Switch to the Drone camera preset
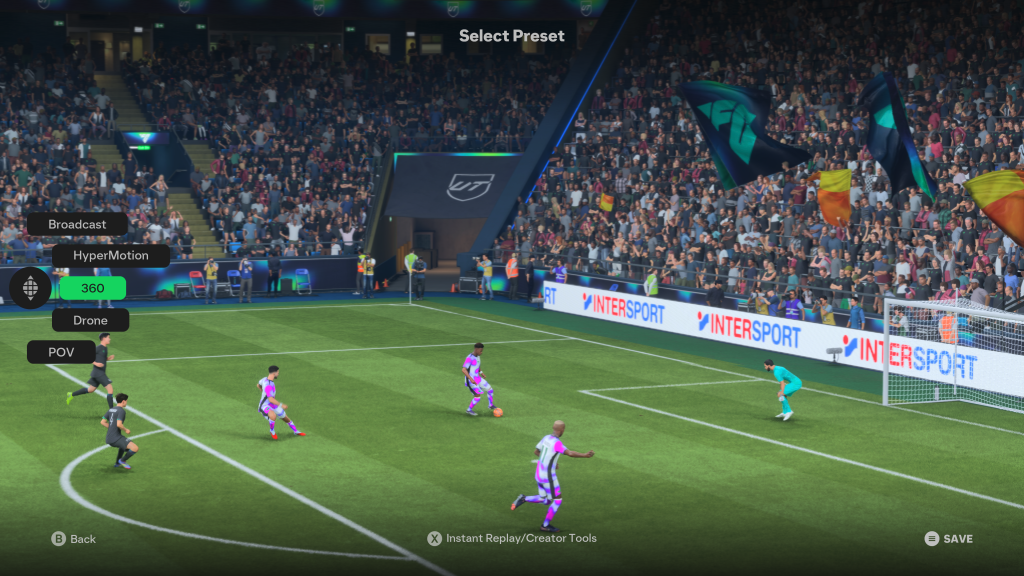Viewport: 1024px width, 576px height. click(x=90, y=320)
